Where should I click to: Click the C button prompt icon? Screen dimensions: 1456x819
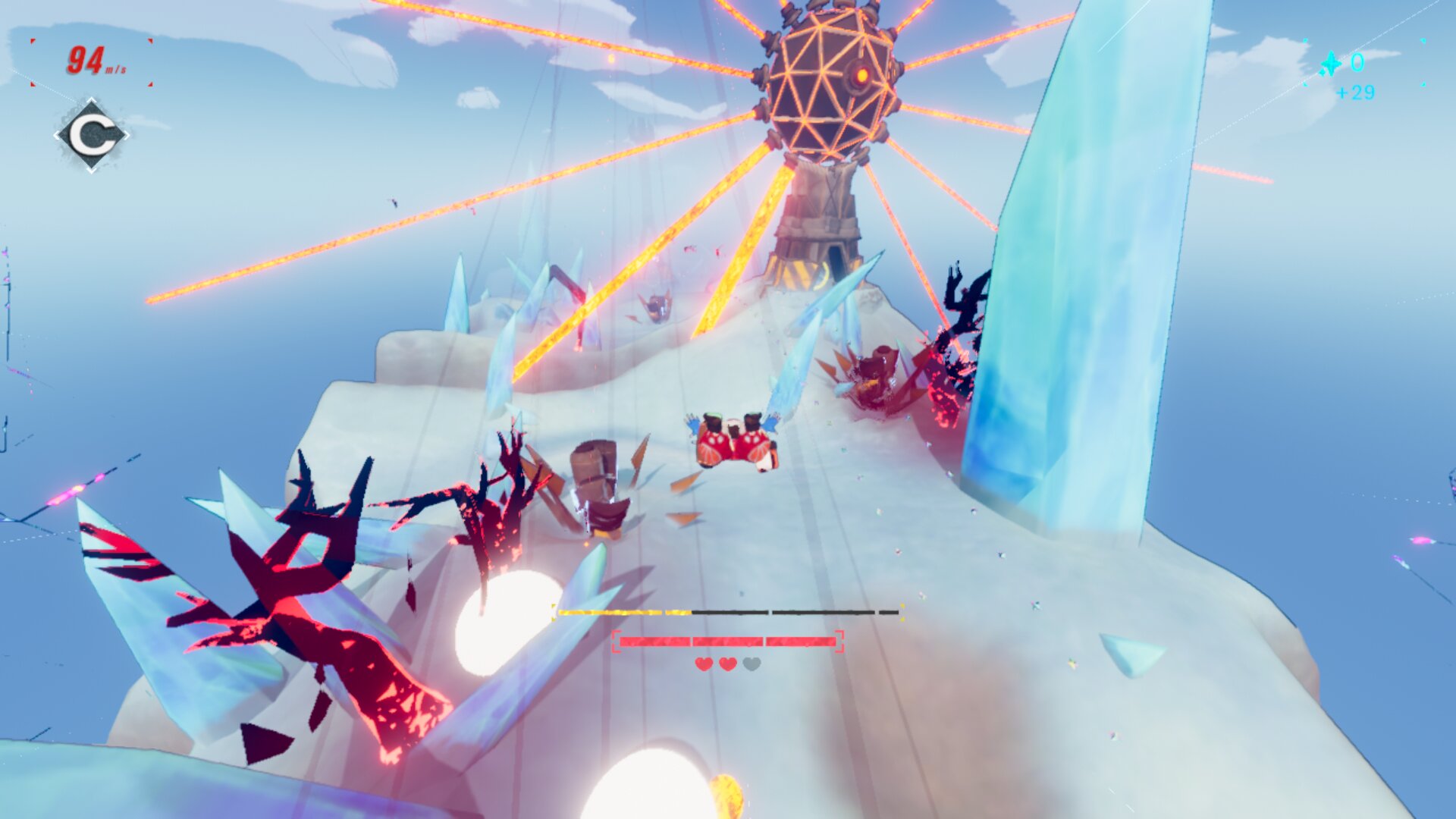91,135
